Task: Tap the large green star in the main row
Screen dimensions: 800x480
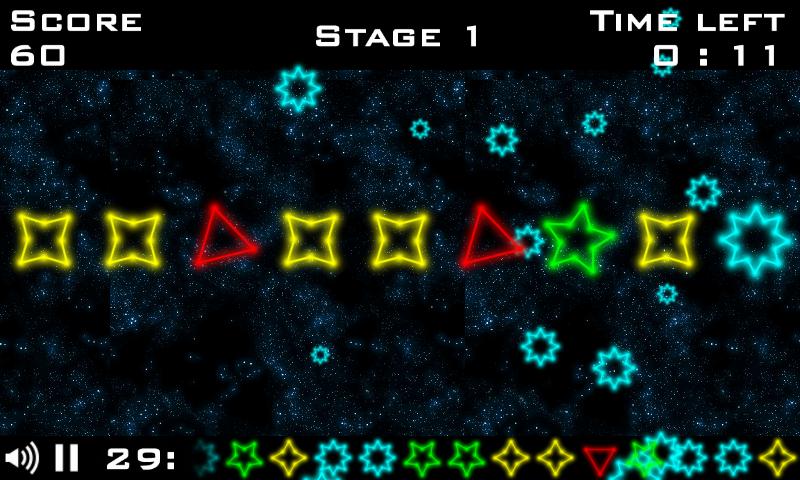Action: [x=578, y=239]
